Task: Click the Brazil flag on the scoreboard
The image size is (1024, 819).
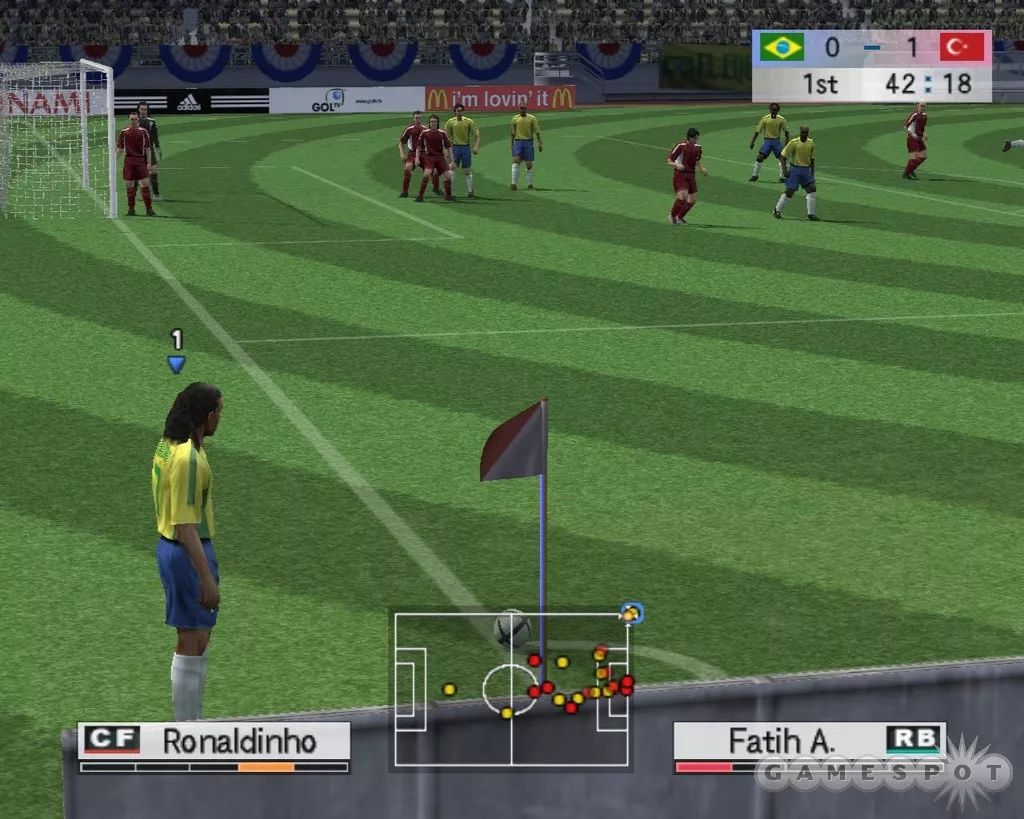Action: click(x=781, y=47)
